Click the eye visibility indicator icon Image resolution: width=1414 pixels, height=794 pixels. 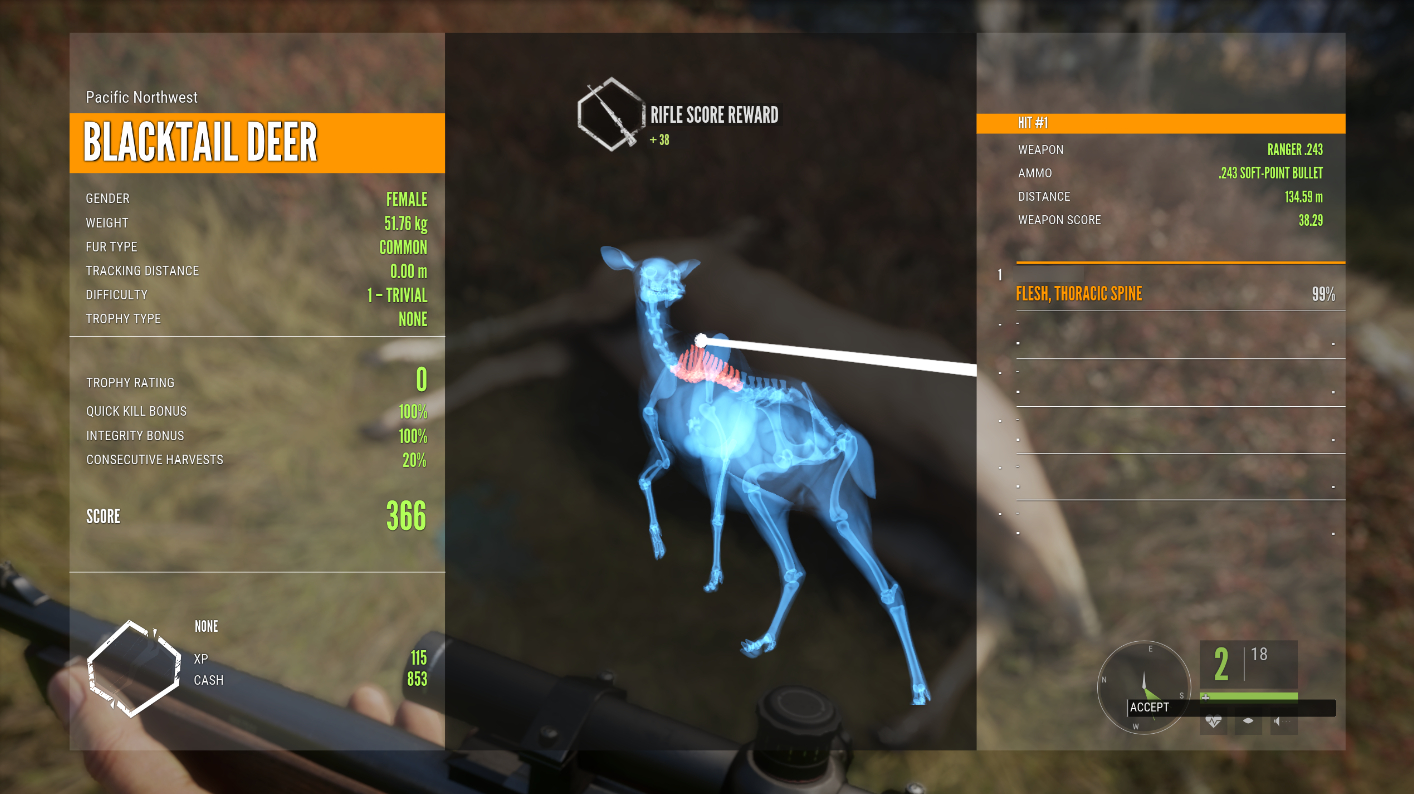[1247, 721]
